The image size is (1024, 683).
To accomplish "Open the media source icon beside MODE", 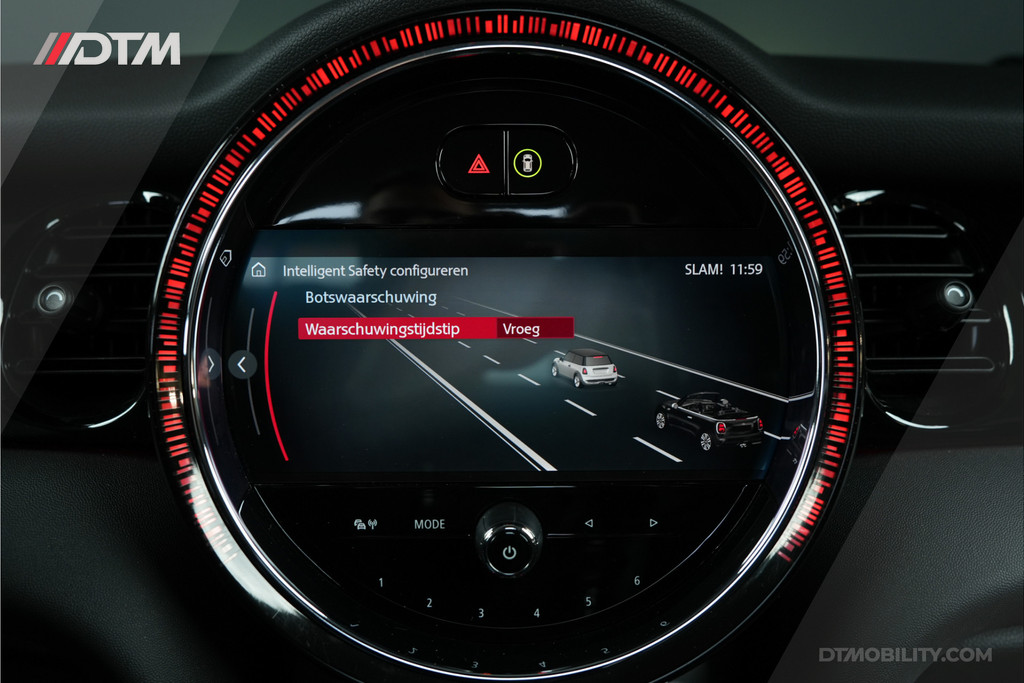I will [365, 523].
